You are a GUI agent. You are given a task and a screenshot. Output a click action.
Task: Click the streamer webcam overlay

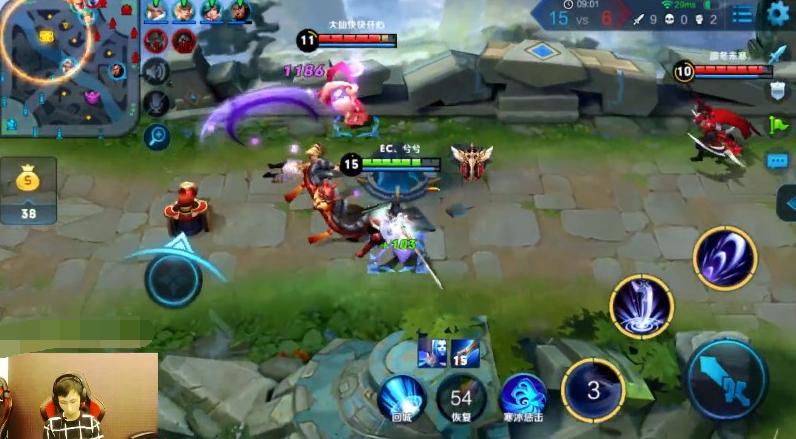pos(78,396)
